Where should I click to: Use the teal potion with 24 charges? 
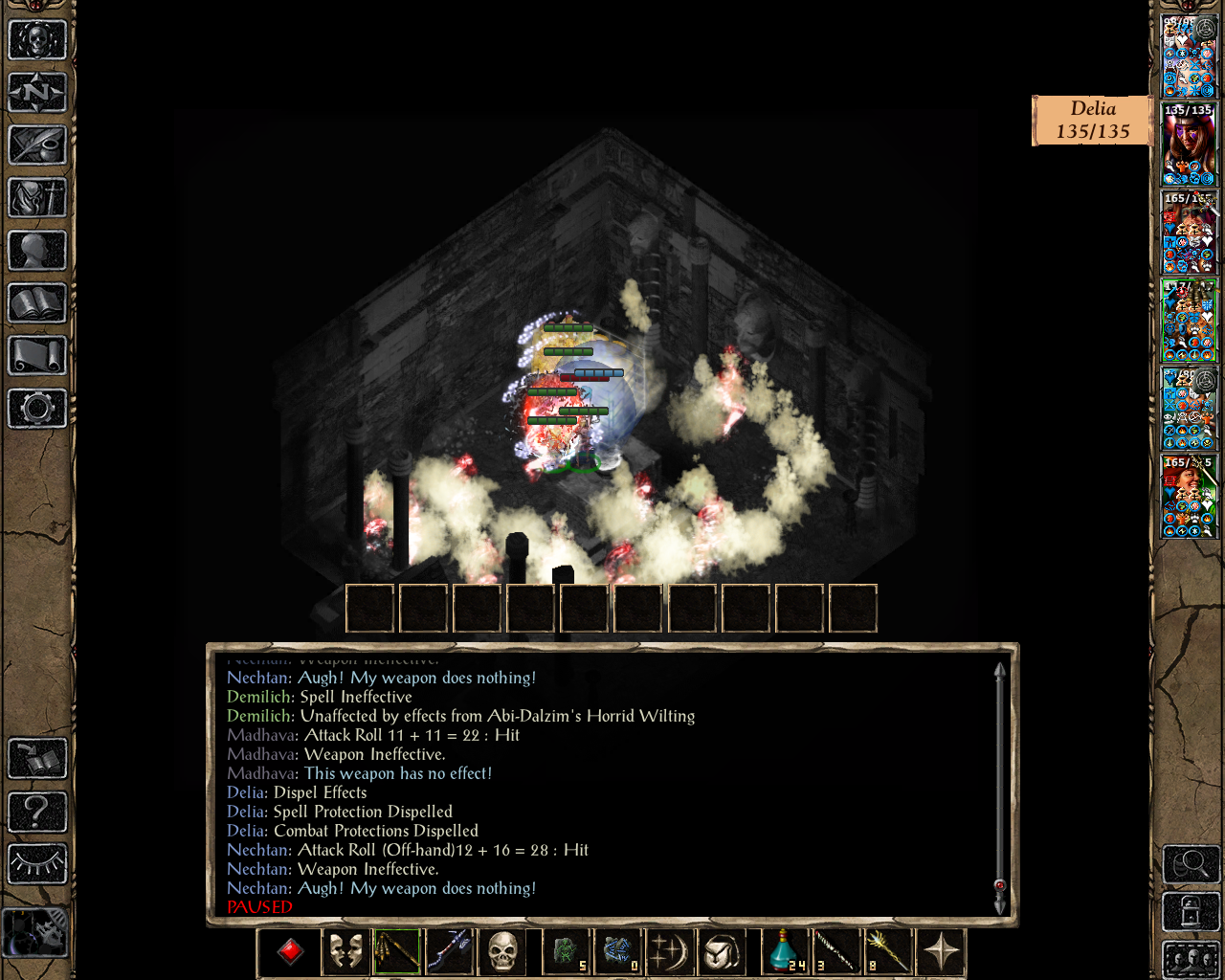tap(785, 951)
